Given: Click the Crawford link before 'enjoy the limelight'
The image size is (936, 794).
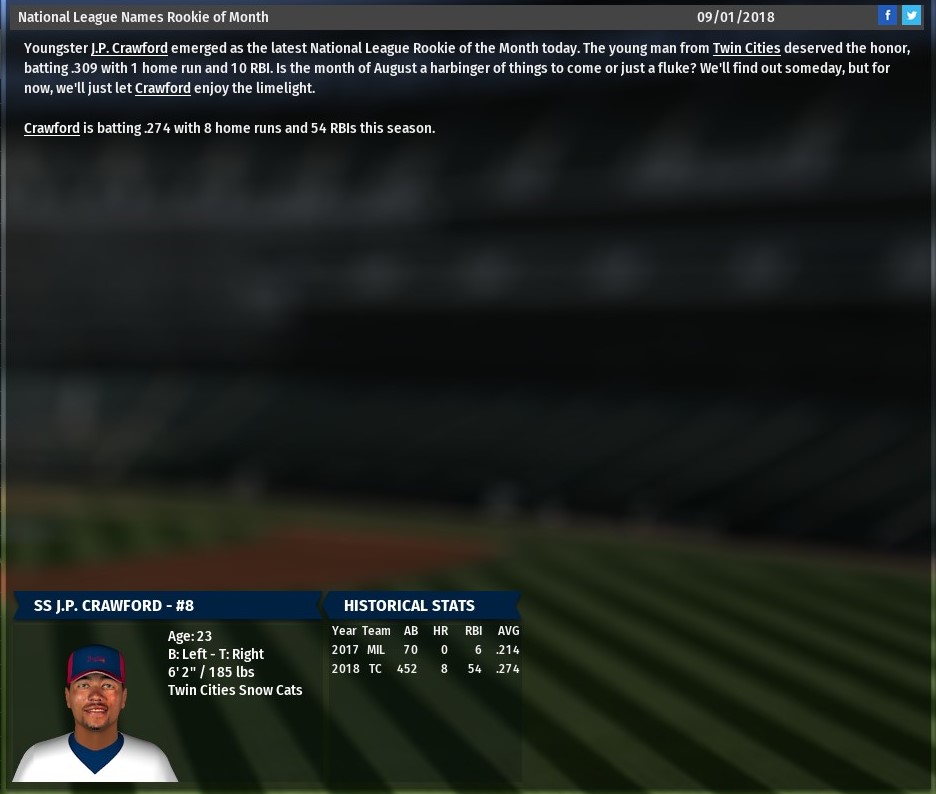Looking at the screenshot, I should pos(163,88).
